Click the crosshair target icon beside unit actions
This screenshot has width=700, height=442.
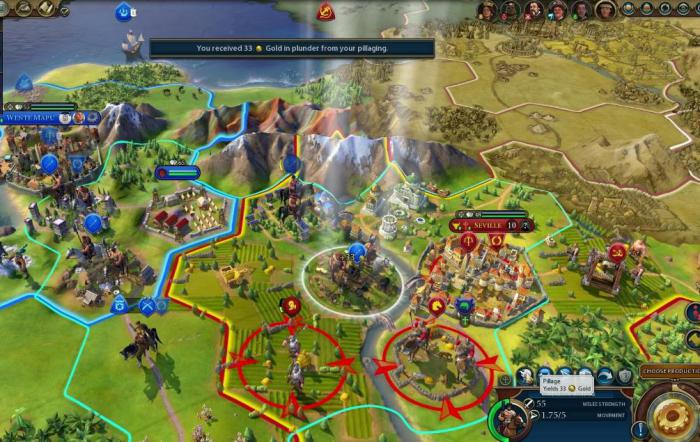pos(505,378)
